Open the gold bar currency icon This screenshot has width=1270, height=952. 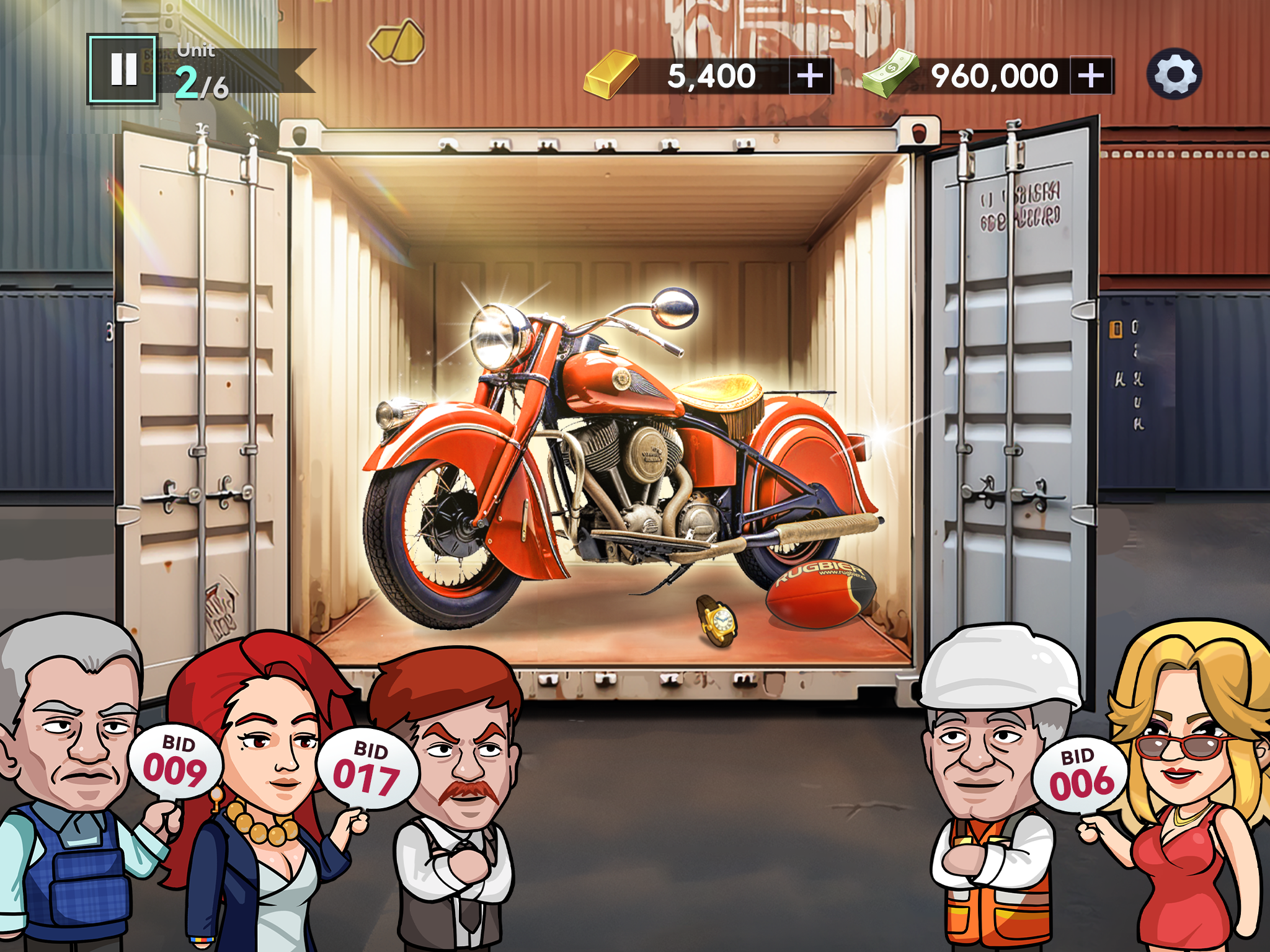tap(612, 74)
